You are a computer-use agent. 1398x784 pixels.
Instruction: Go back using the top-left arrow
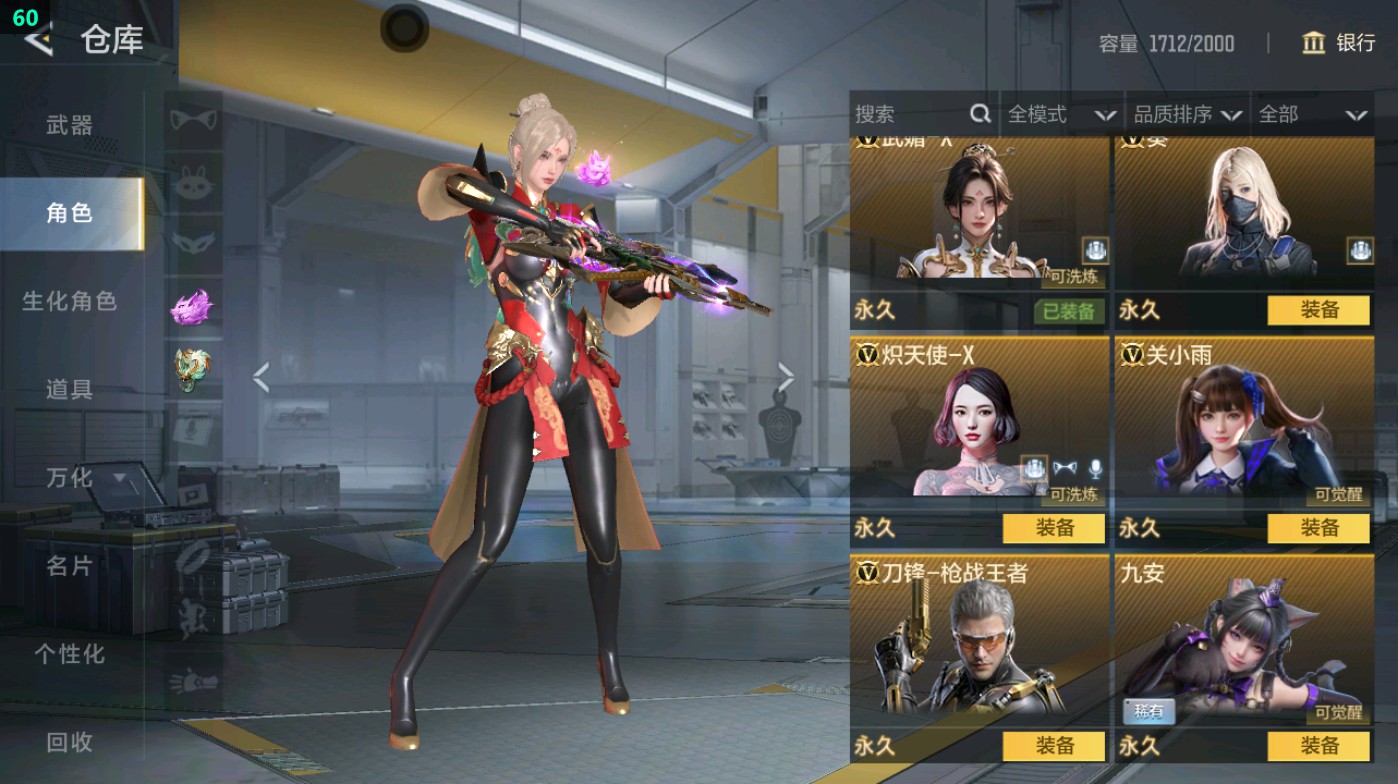point(40,40)
